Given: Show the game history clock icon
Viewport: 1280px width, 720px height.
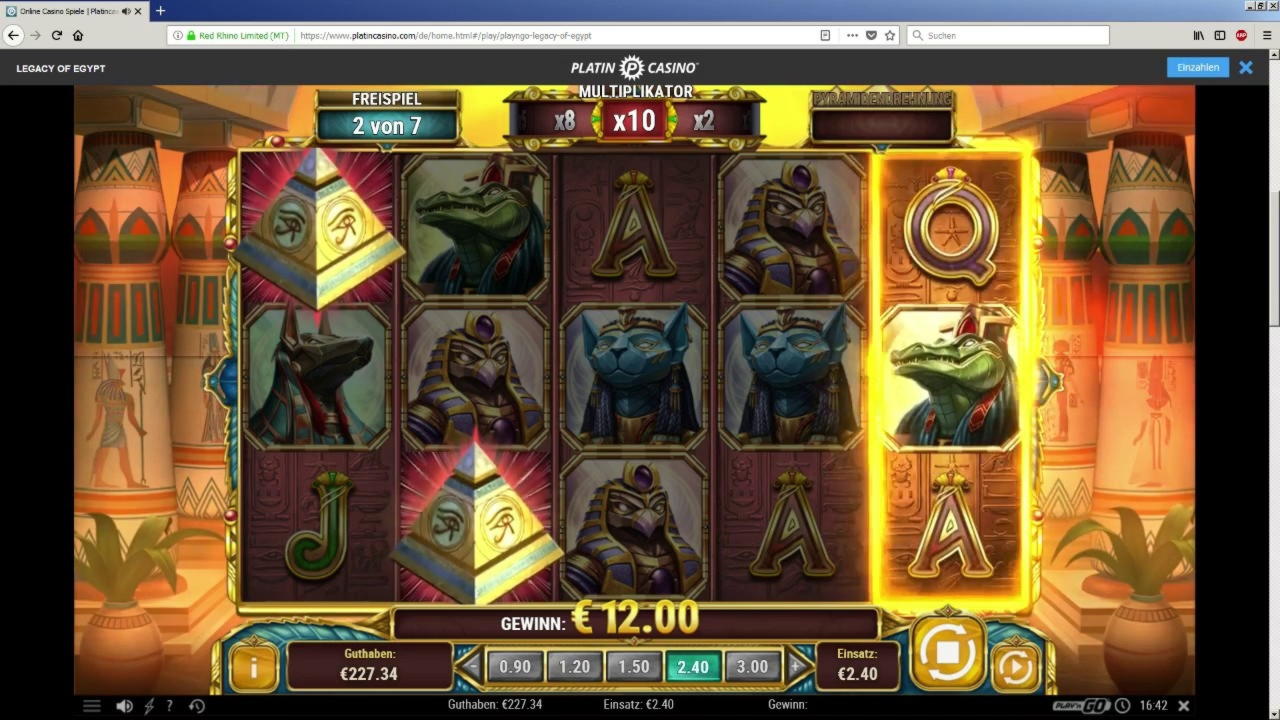Looking at the screenshot, I should point(197,705).
